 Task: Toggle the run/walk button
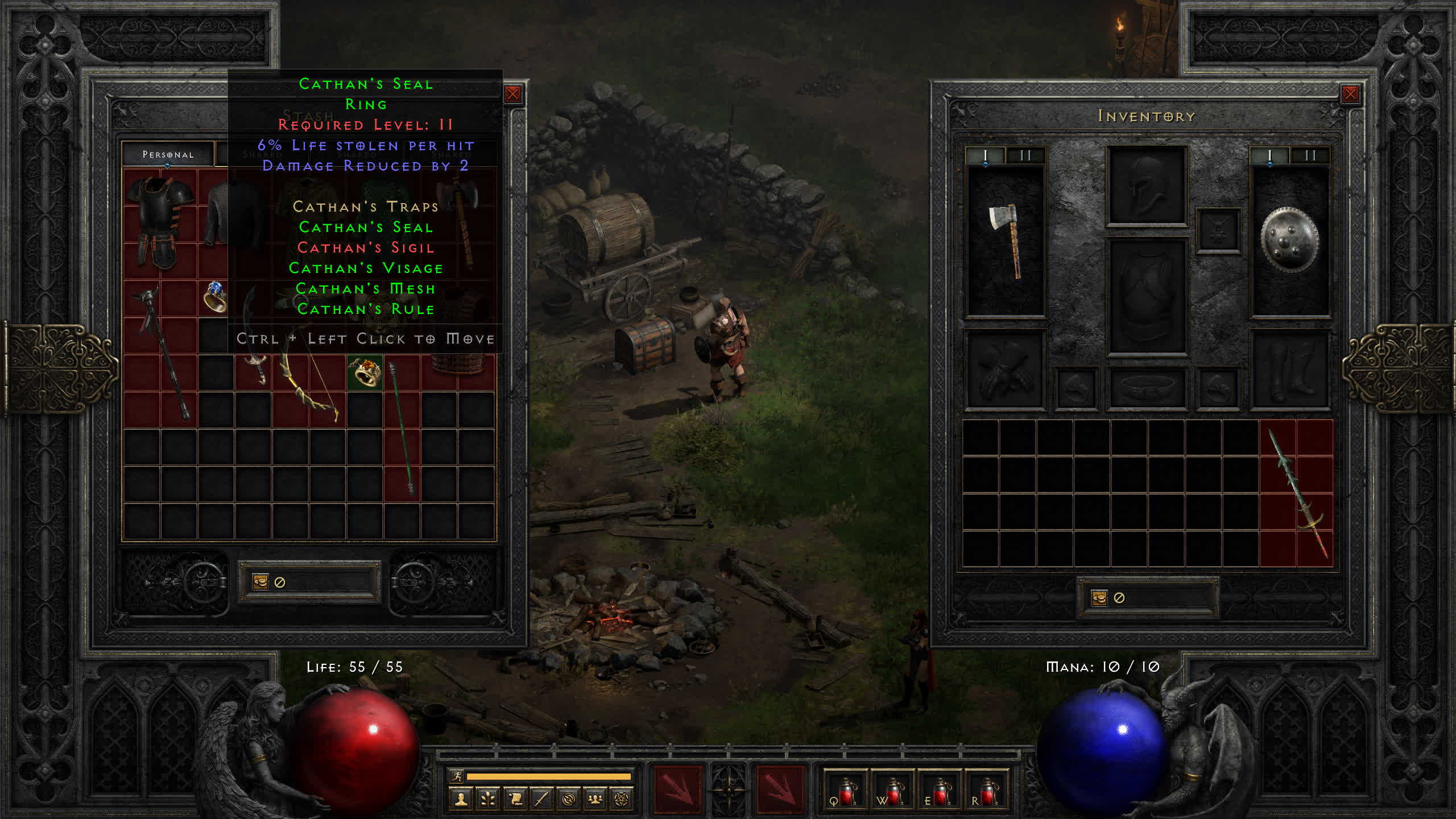pyautogui.click(x=457, y=776)
